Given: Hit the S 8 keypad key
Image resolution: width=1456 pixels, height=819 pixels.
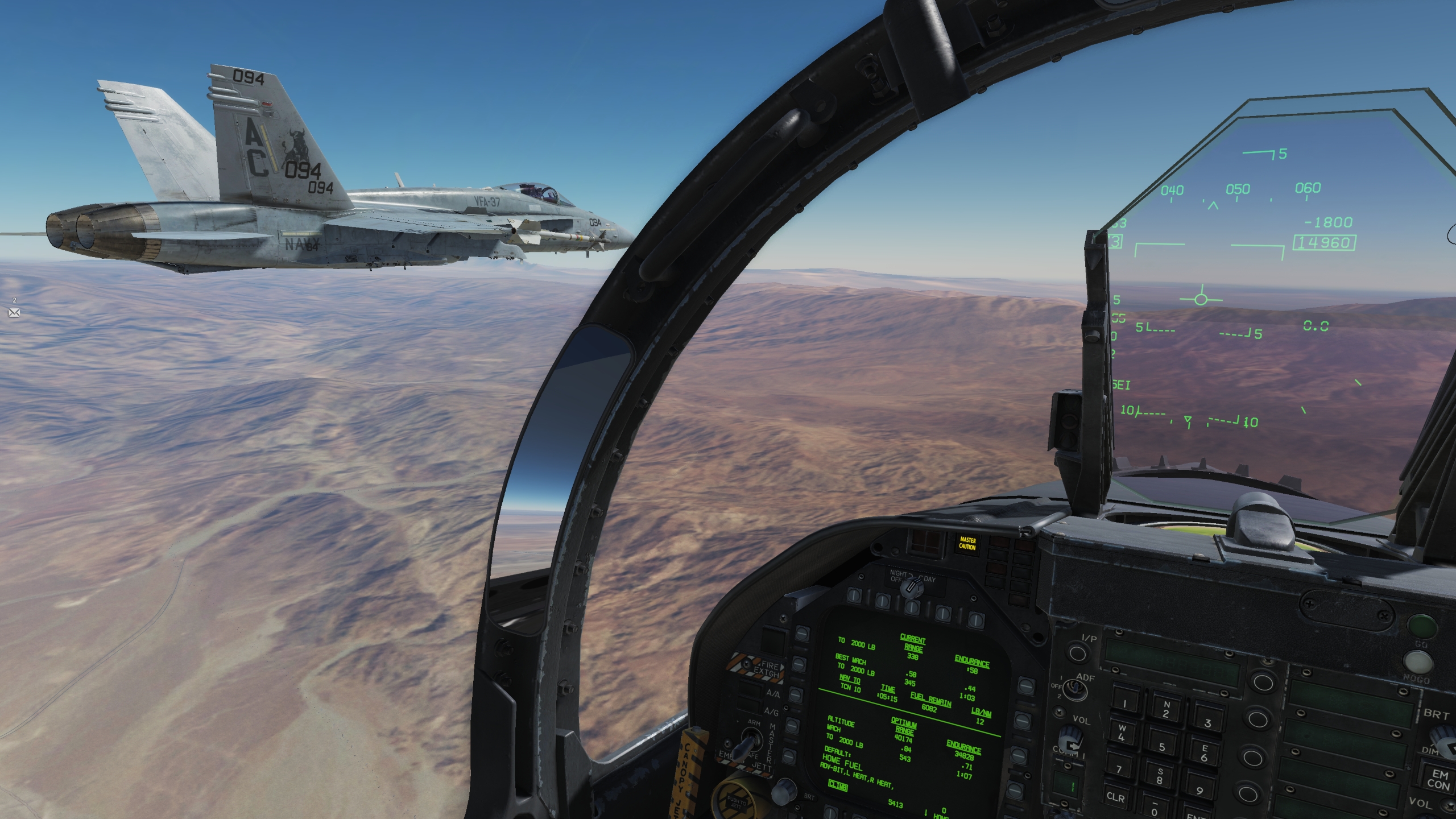Looking at the screenshot, I should pyautogui.click(x=1159, y=777).
